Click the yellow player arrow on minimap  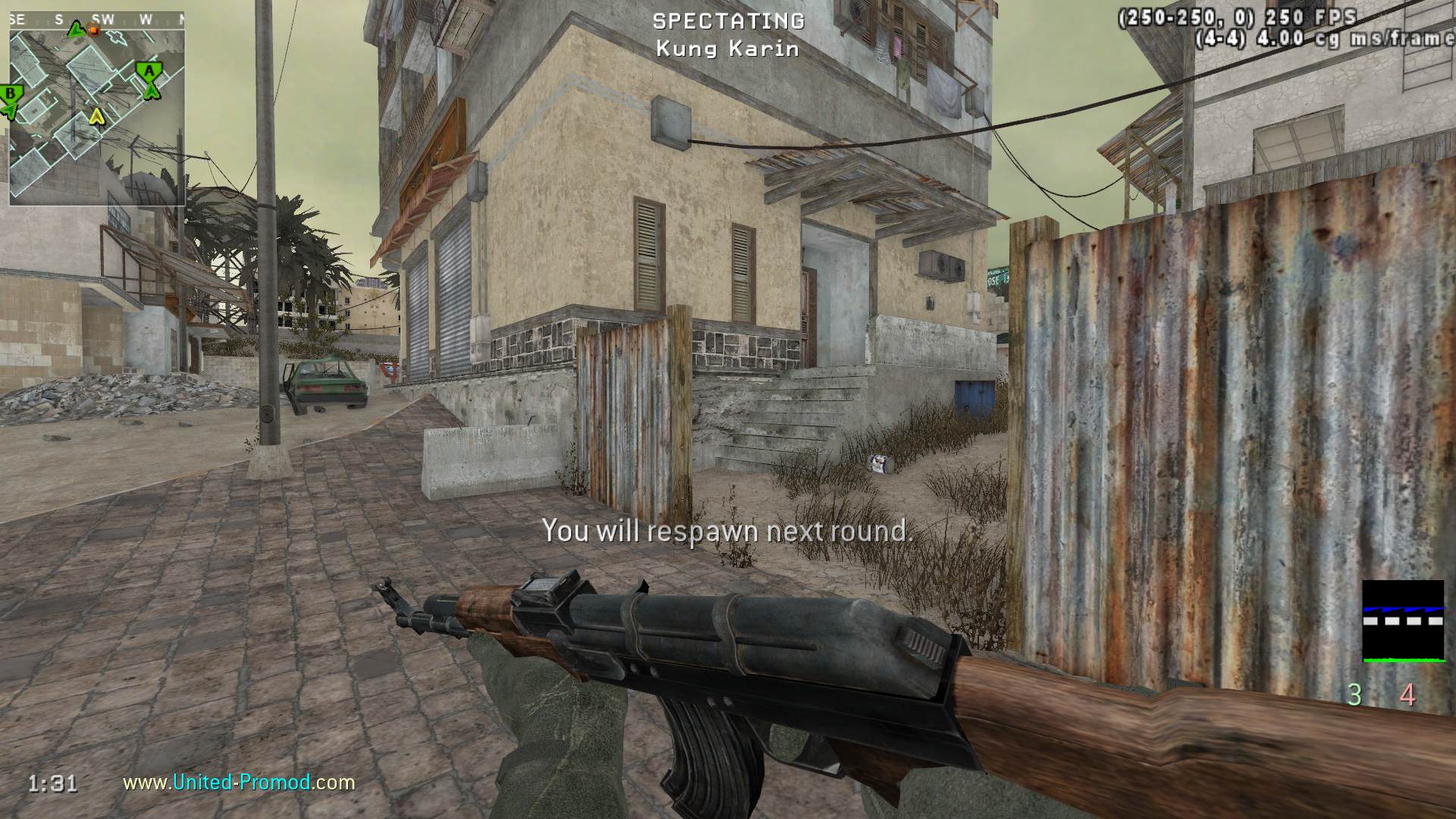96,116
